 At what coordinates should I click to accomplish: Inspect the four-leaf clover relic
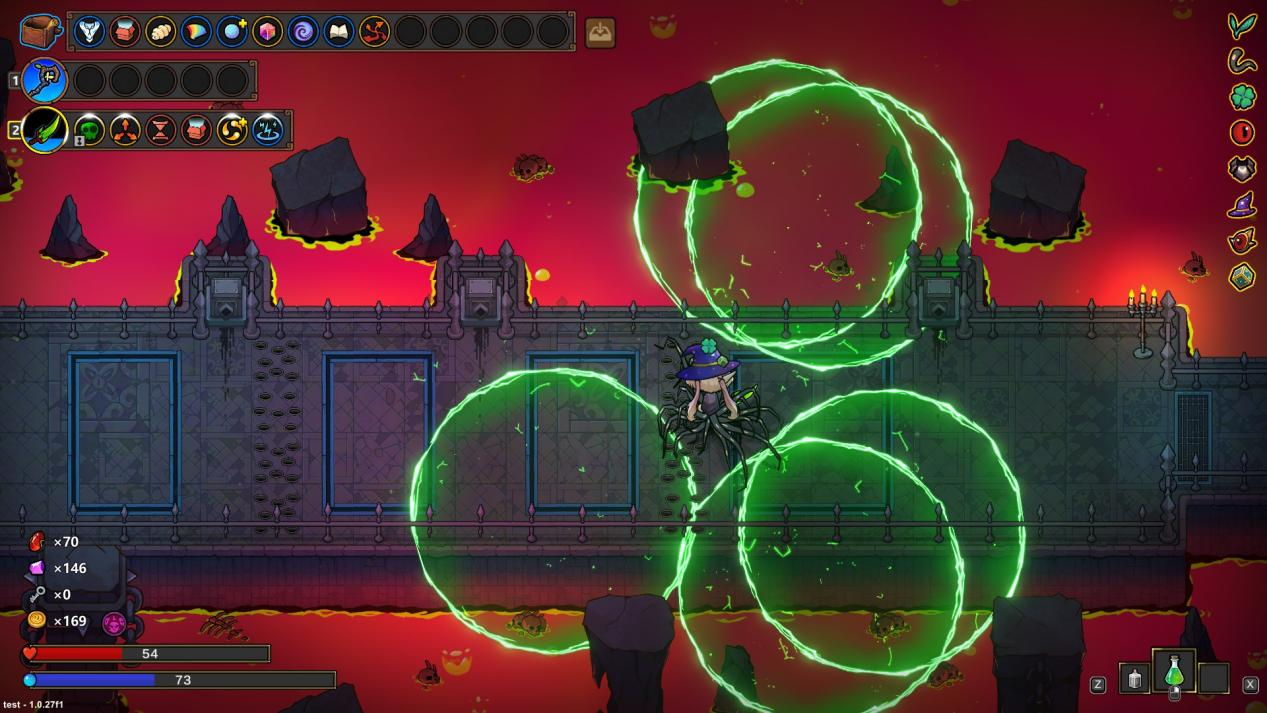tap(1242, 97)
